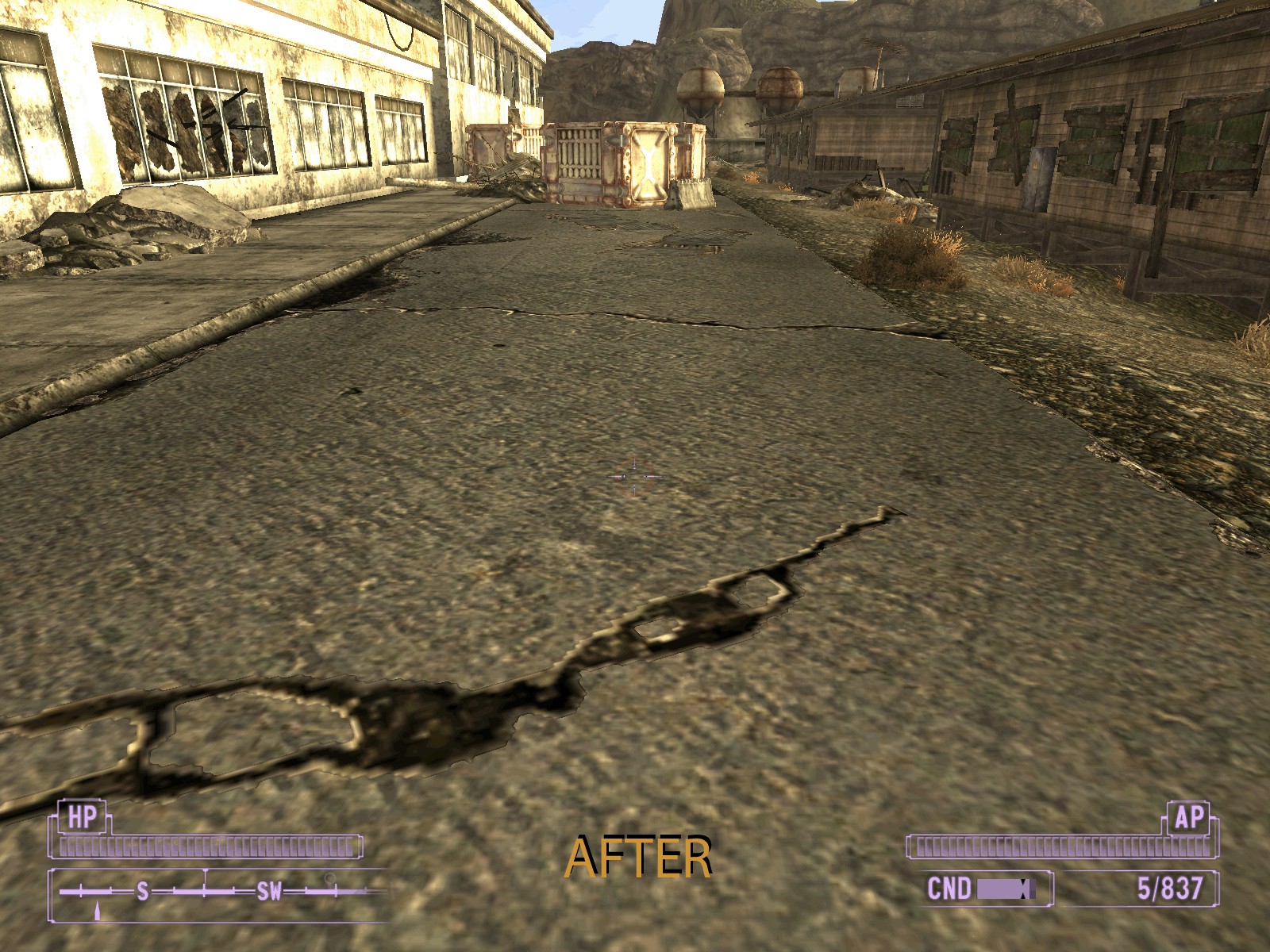Click the orange AFTER caption text
The width and height of the screenshot is (1270, 952).
(640, 855)
